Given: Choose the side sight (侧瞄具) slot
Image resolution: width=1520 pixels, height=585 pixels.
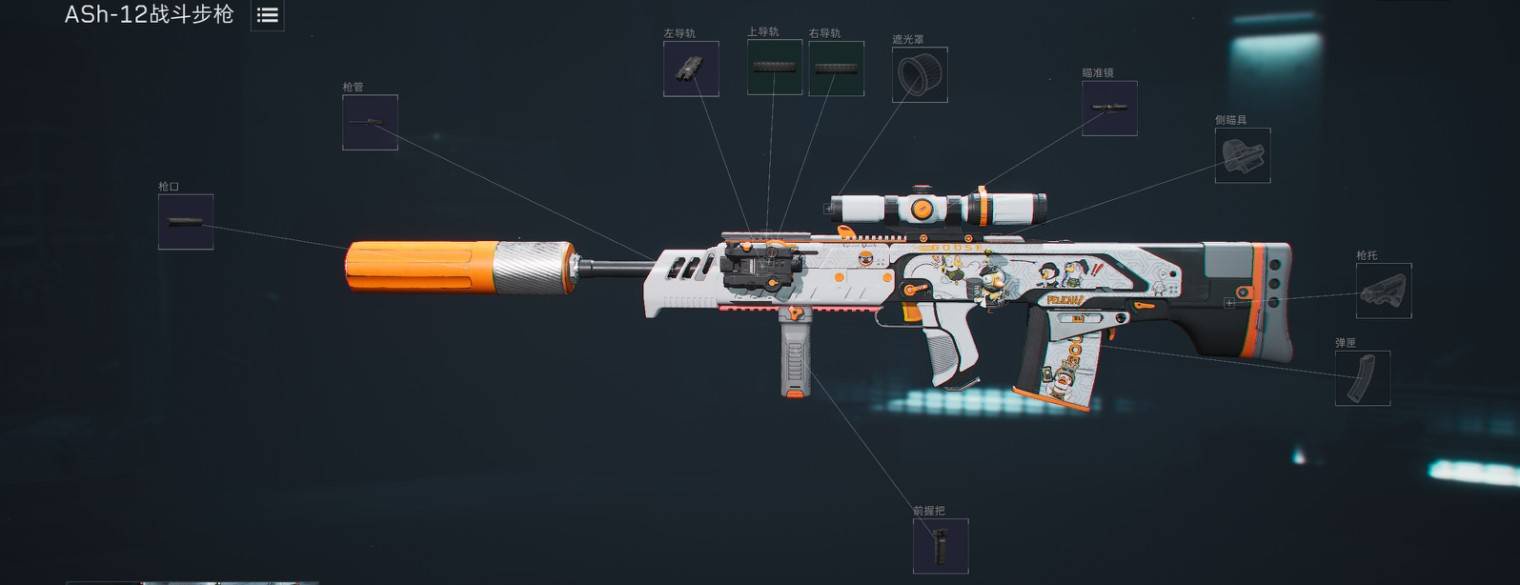Looking at the screenshot, I should [x=1243, y=156].
